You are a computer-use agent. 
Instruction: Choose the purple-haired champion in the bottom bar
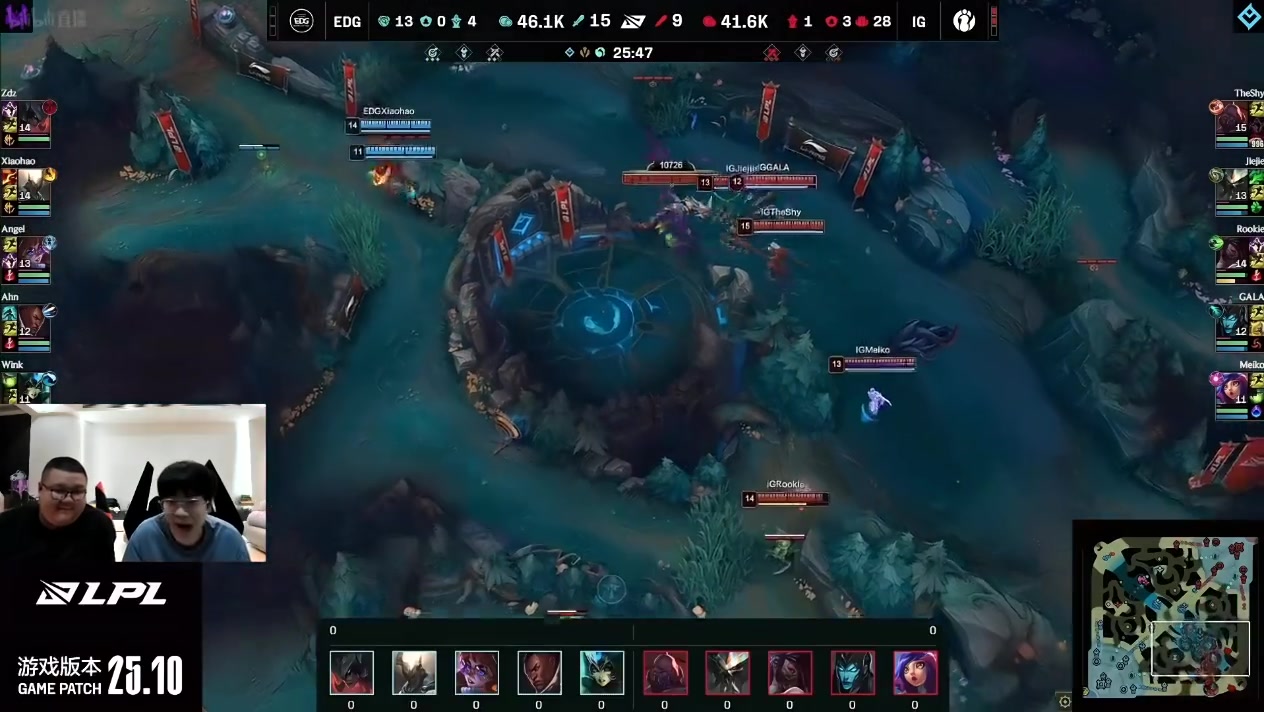pos(915,673)
